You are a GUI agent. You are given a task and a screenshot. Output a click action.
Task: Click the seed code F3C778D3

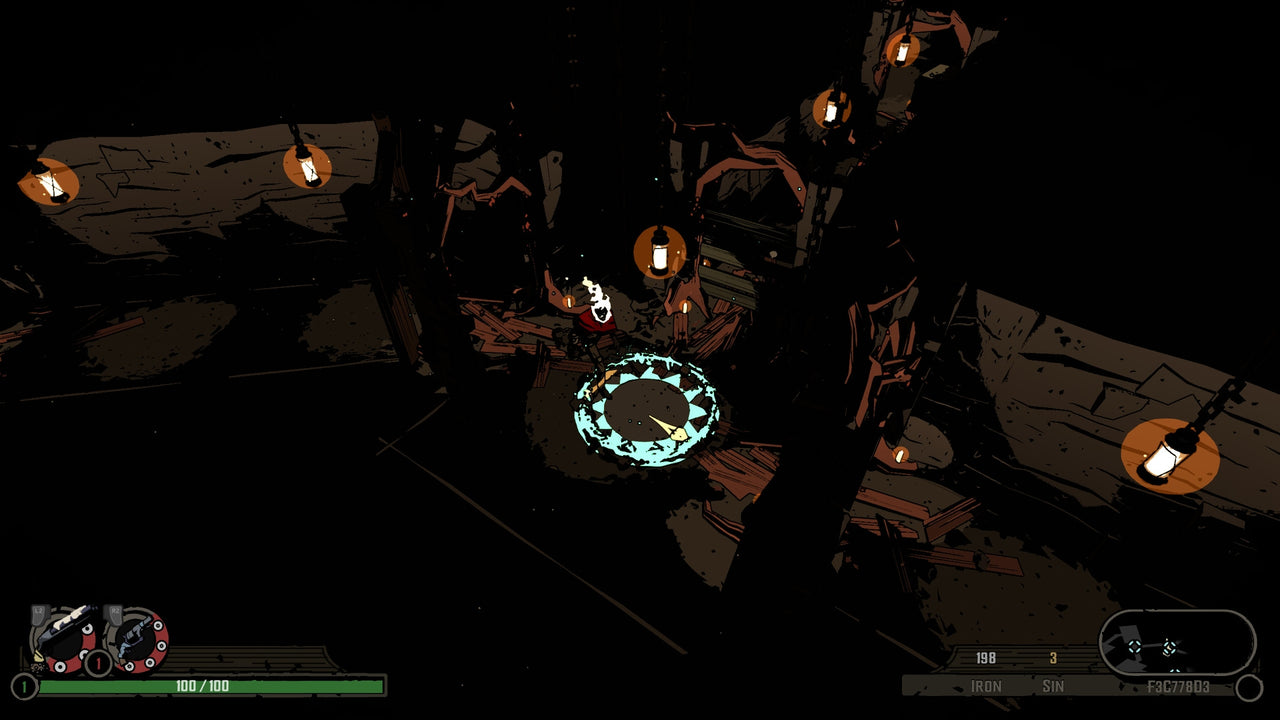[1178, 687]
